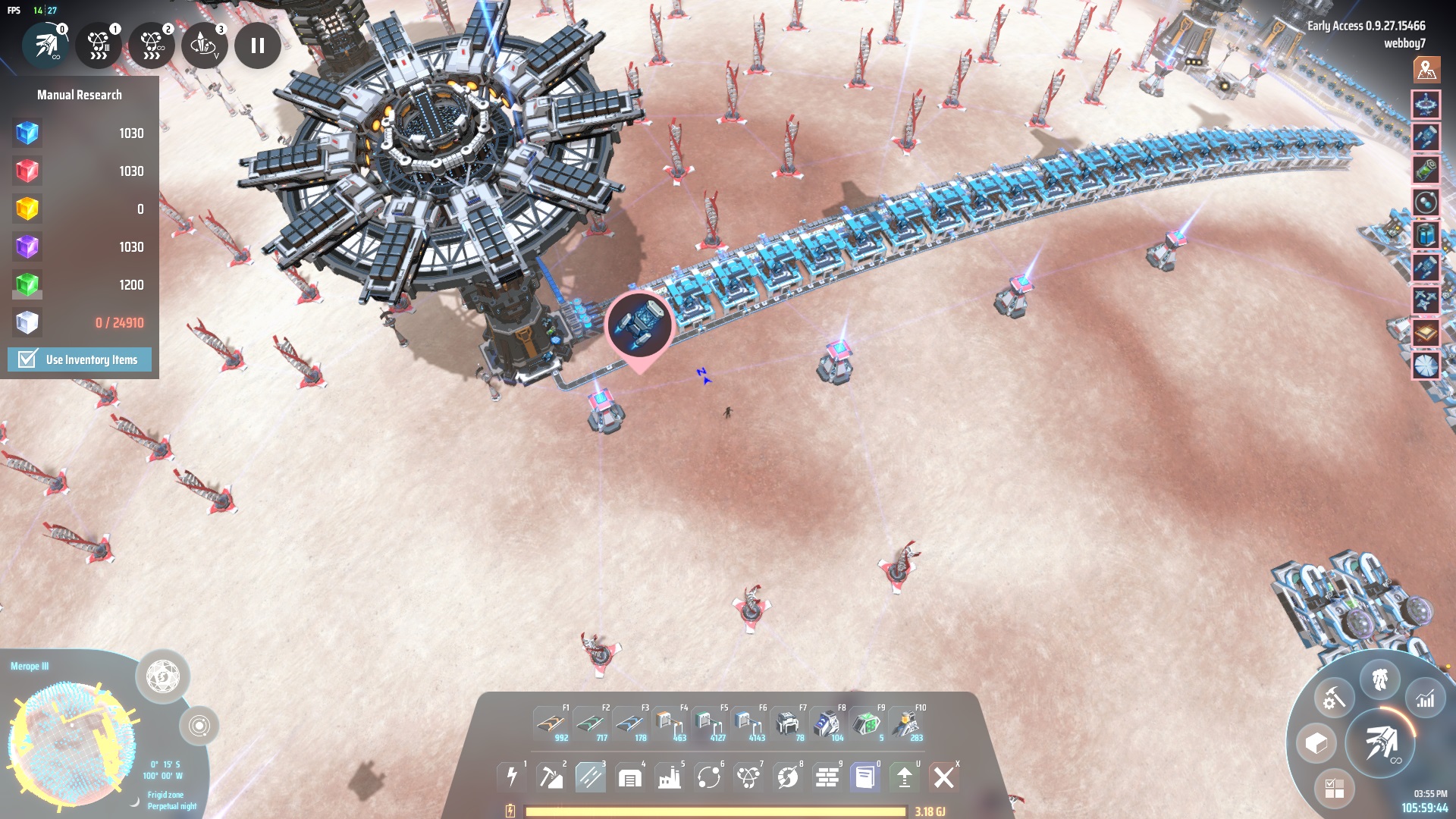Open the warehouse storage build category
Screen dimensions: 1456x819
click(x=630, y=777)
